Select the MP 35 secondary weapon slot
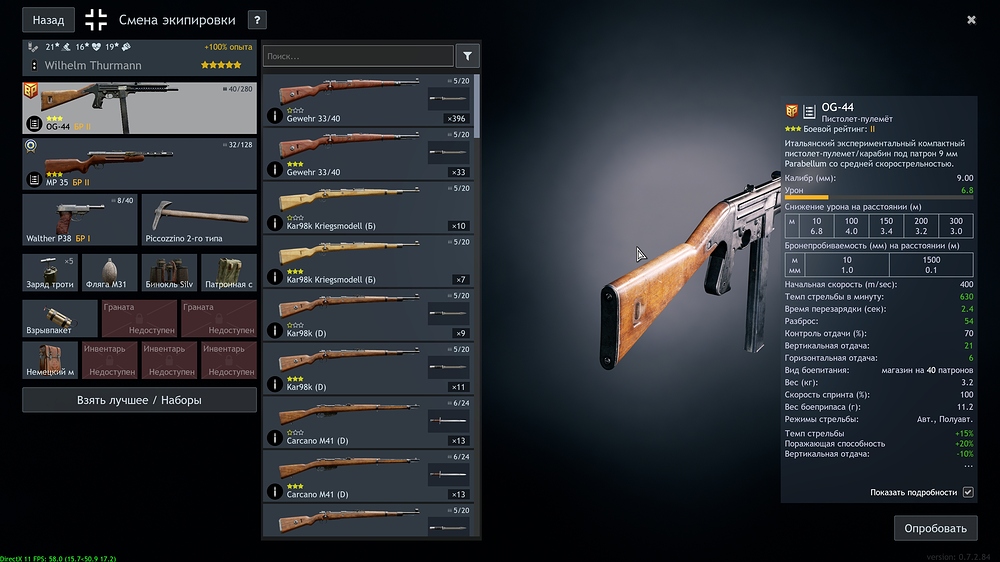Image resolution: width=1000 pixels, height=562 pixels. (x=139, y=163)
